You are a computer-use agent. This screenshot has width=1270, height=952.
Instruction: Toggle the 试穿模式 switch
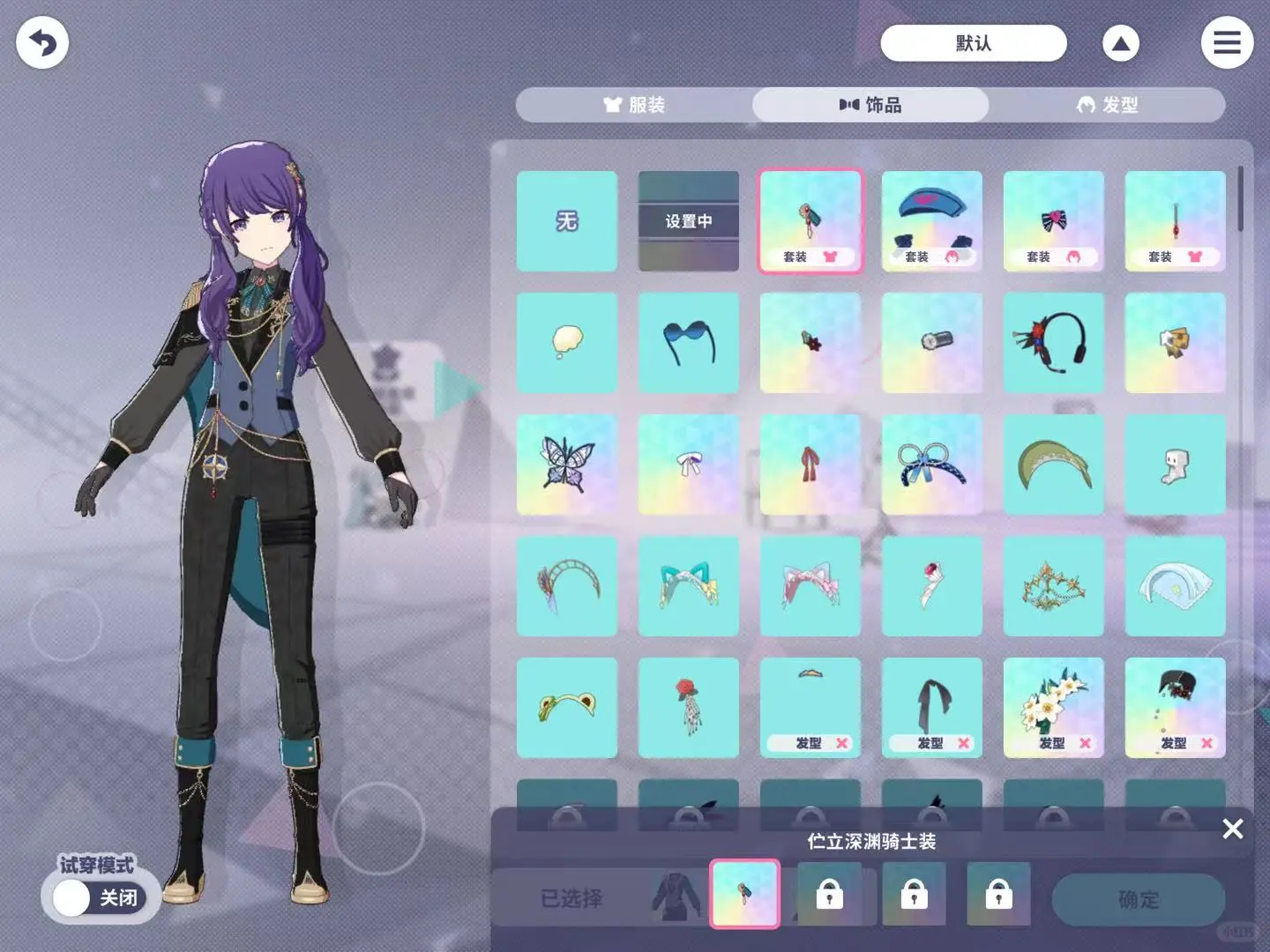point(99,897)
